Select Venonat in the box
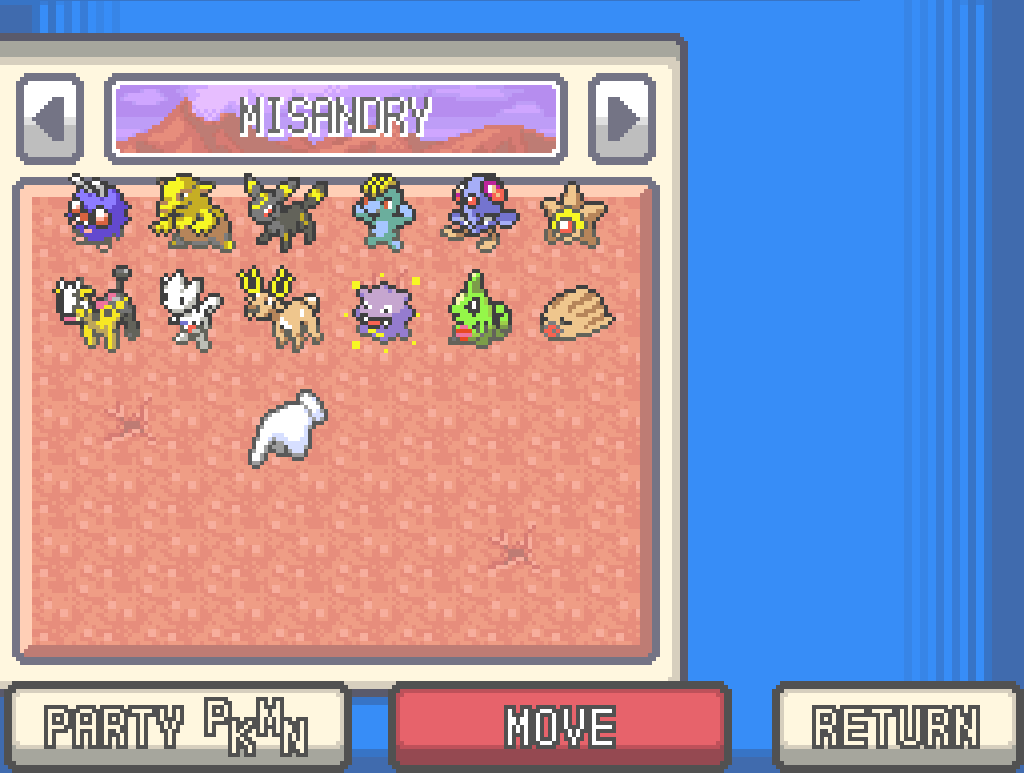1024x773 pixels. coord(95,213)
